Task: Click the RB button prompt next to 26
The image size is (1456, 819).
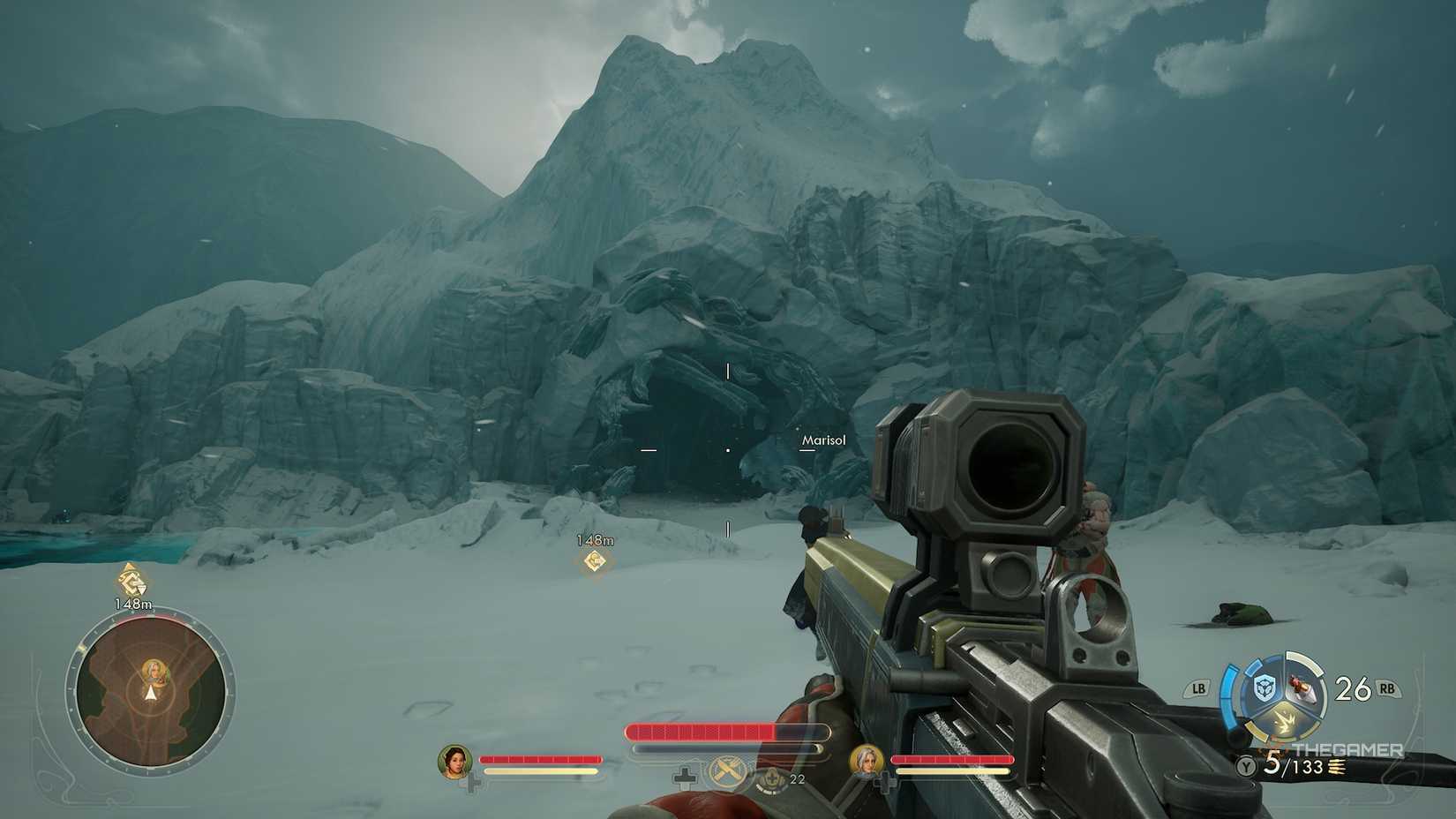Action: point(1386,689)
